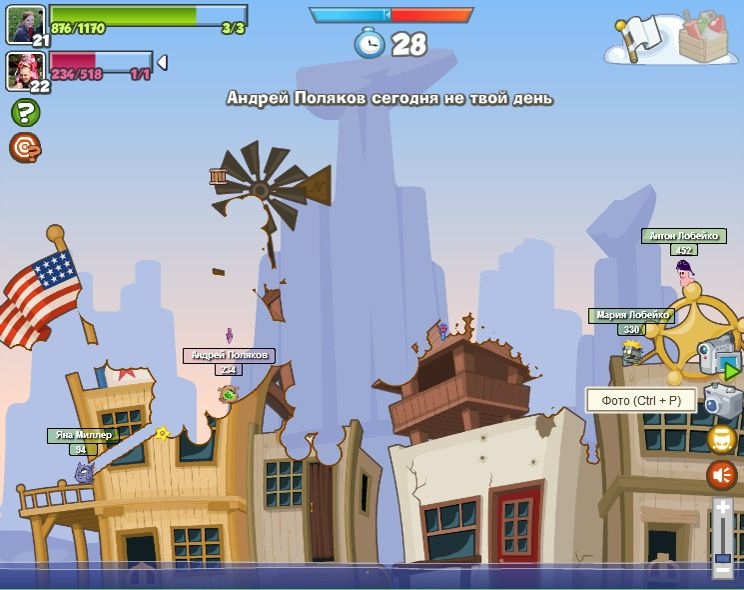Zoom out with the minus button
Image resolution: width=744 pixels, height=590 pixels.
point(722,570)
